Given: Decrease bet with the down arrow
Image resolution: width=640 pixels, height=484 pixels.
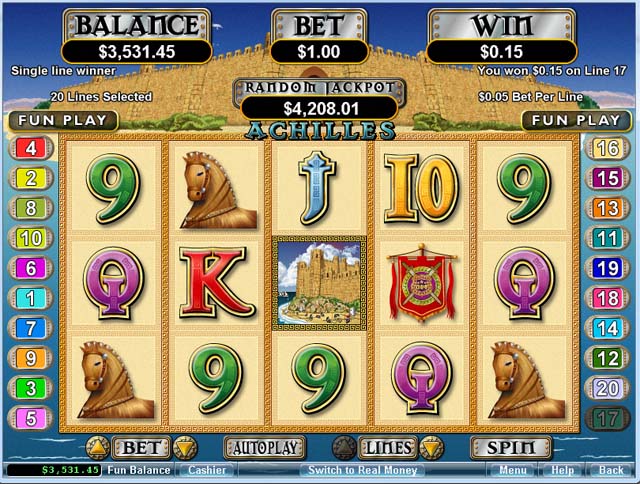Looking at the screenshot, I should pyautogui.click(x=185, y=447).
